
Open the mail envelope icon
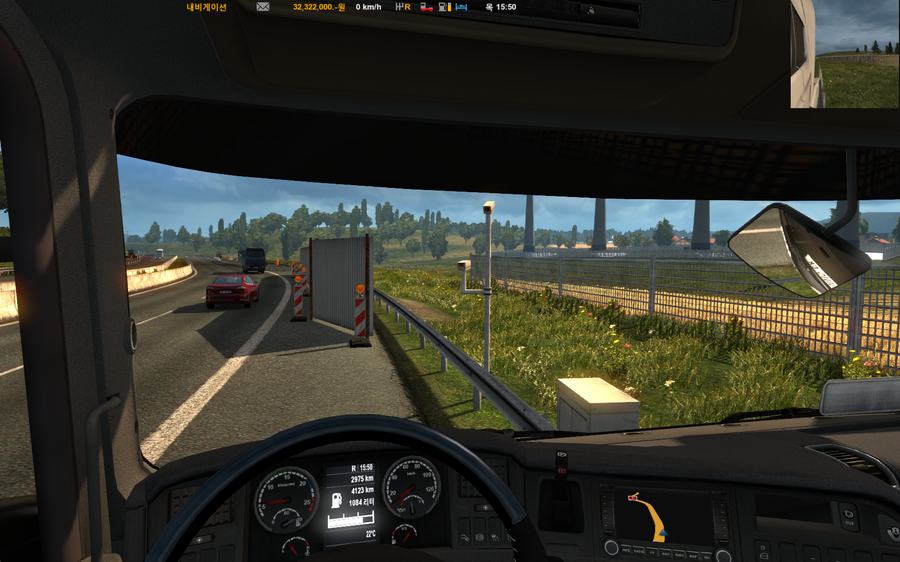tap(263, 7)
